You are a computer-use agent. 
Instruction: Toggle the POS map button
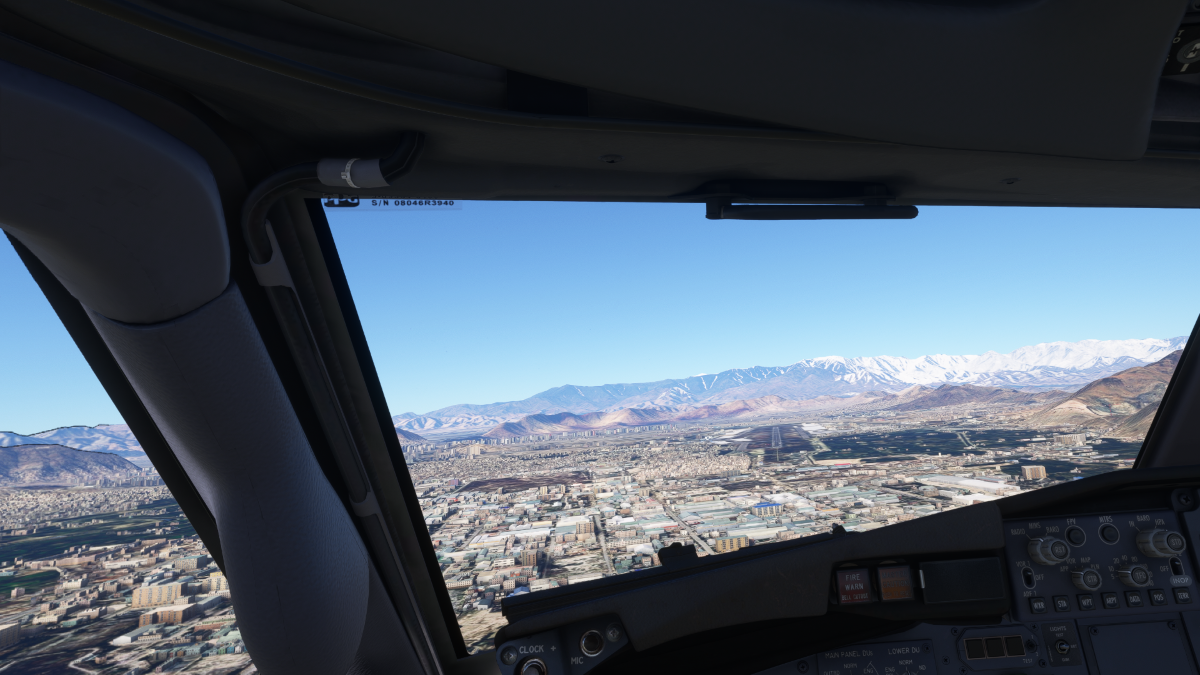[1159, 597]
